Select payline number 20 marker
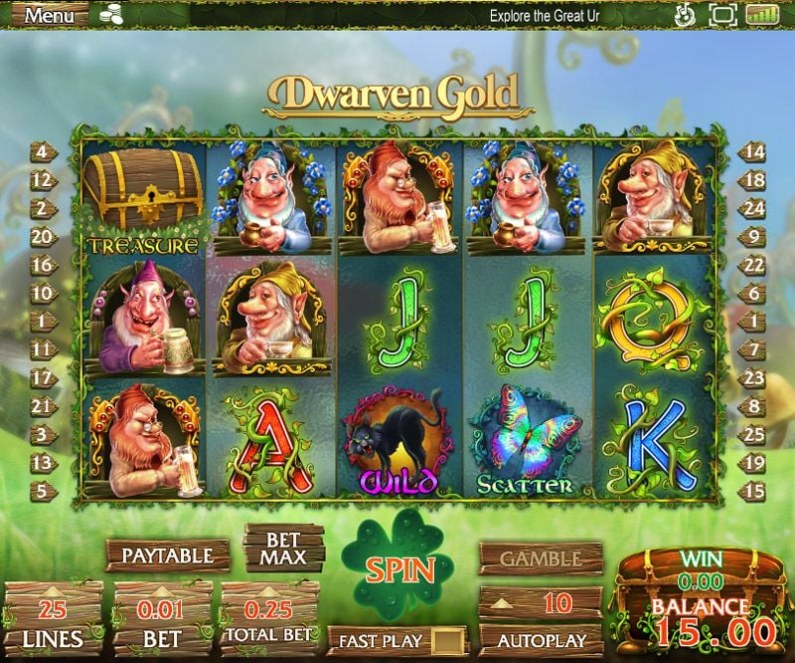The height and width of the screenshot is (663, 795). coord(43,237)
